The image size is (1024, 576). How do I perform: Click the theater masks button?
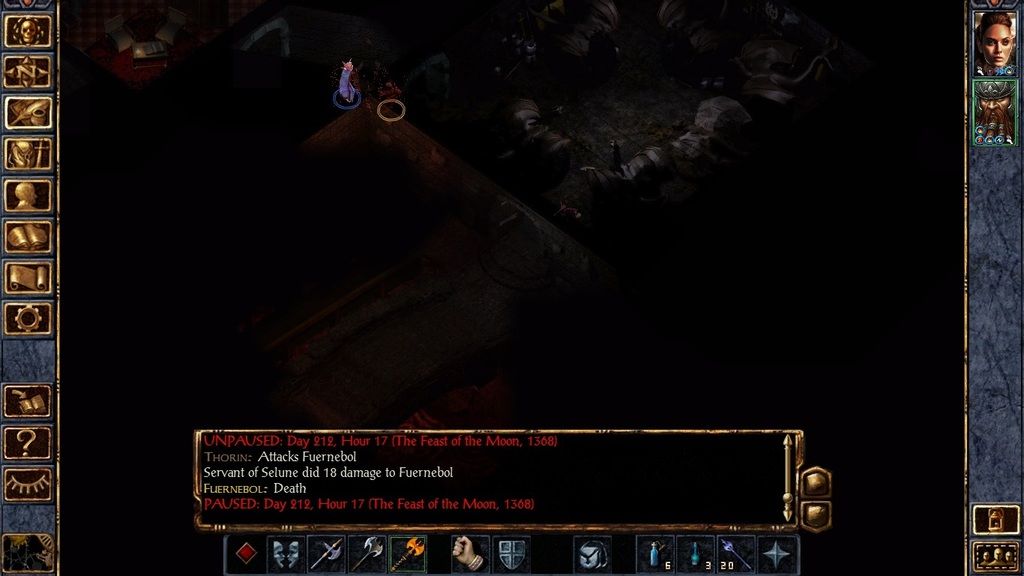[286, 554]
